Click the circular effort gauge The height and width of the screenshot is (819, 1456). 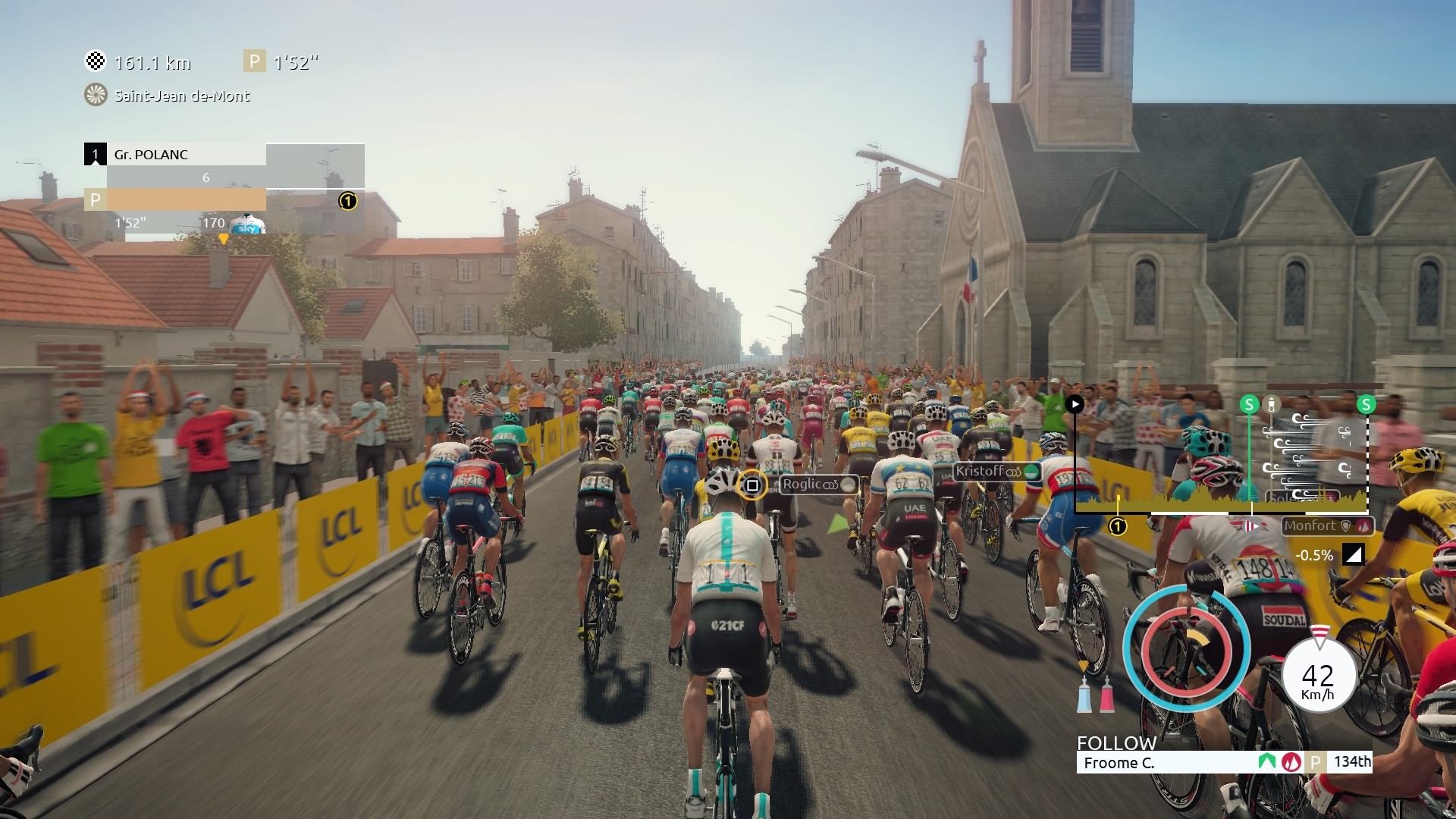(1187, 647)
